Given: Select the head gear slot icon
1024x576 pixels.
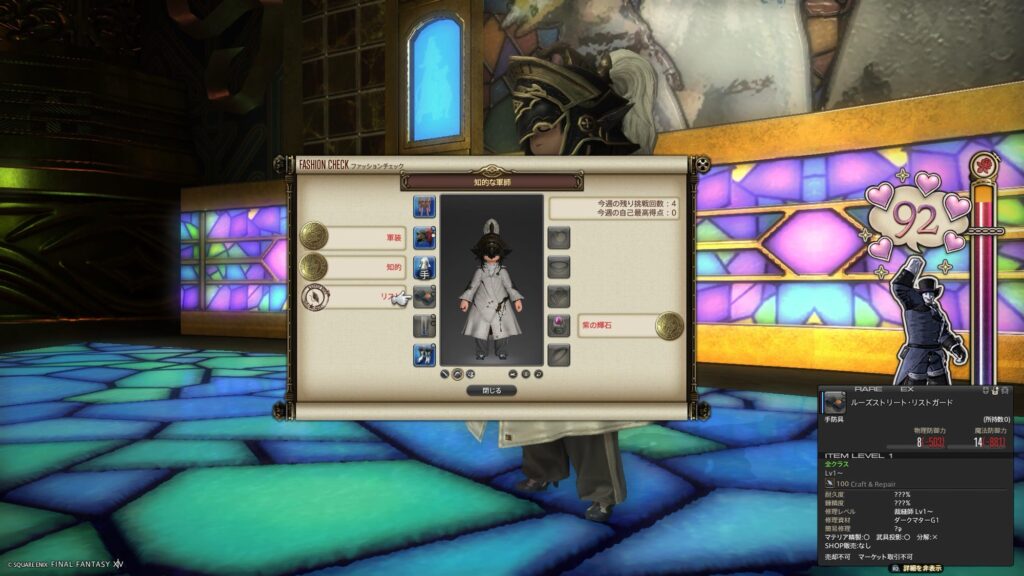Looking at the screenshot, I should 424,208.
